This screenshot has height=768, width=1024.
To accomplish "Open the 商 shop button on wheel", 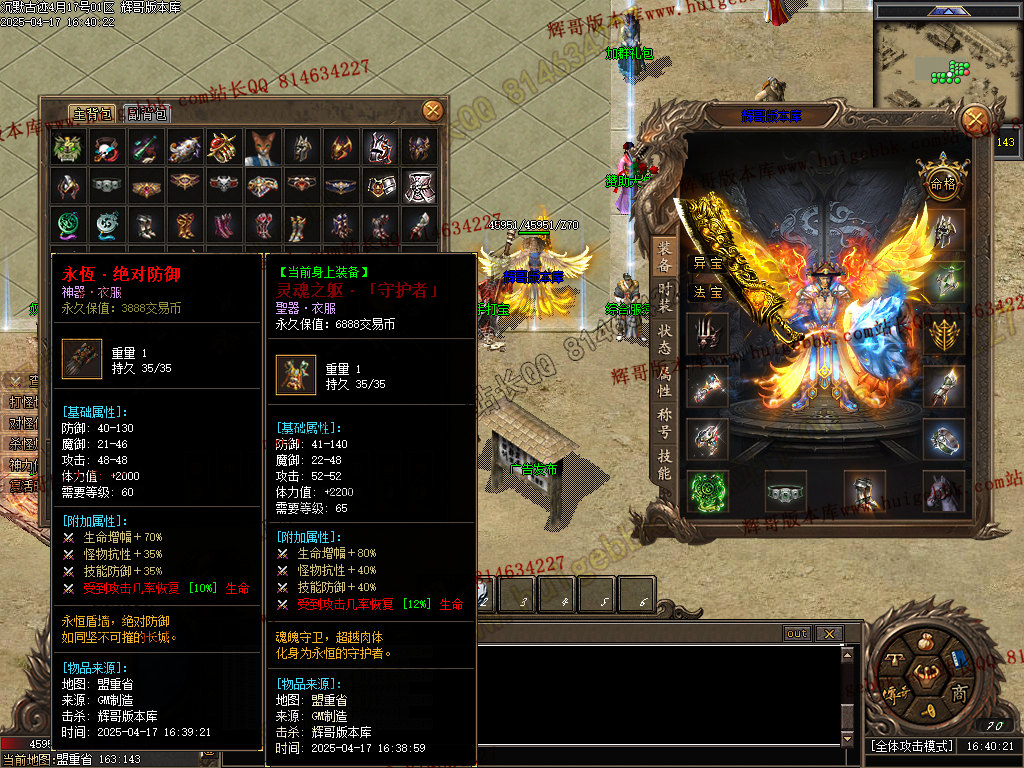I will (958, 693).
